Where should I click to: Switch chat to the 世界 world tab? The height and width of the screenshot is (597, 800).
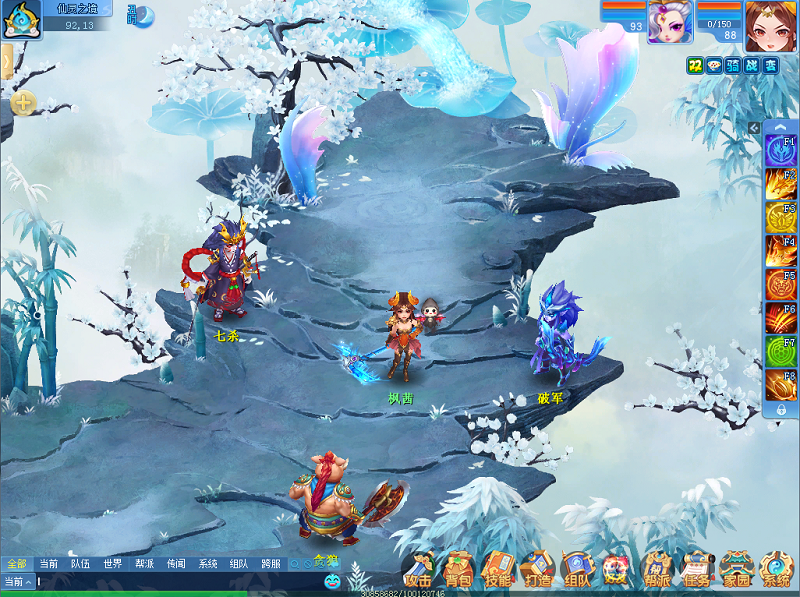click(112, 564)
